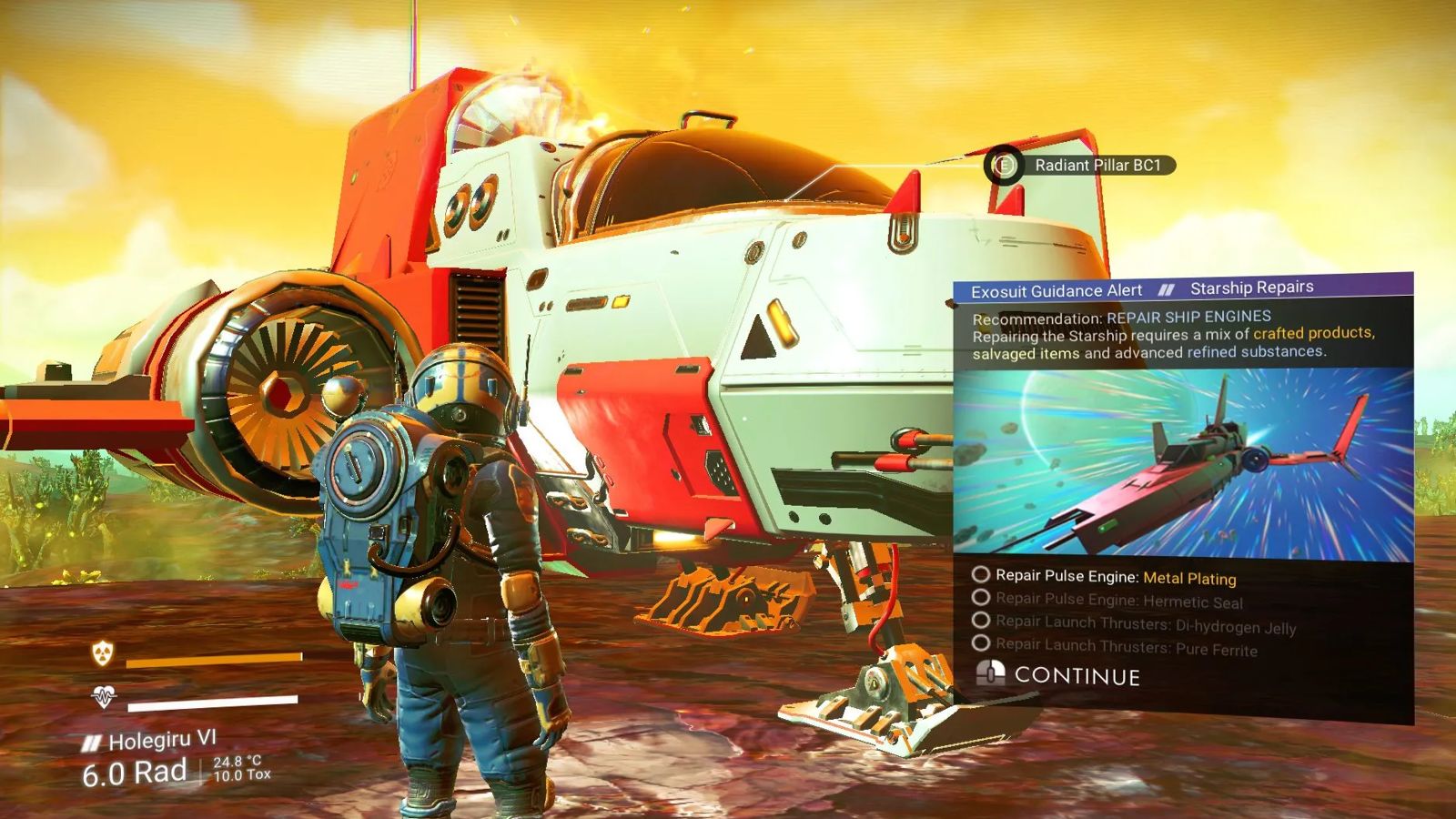Click the Exosuit Guidance Alert header
Screen dimensions: 1456x819
tap(1056, 291)
